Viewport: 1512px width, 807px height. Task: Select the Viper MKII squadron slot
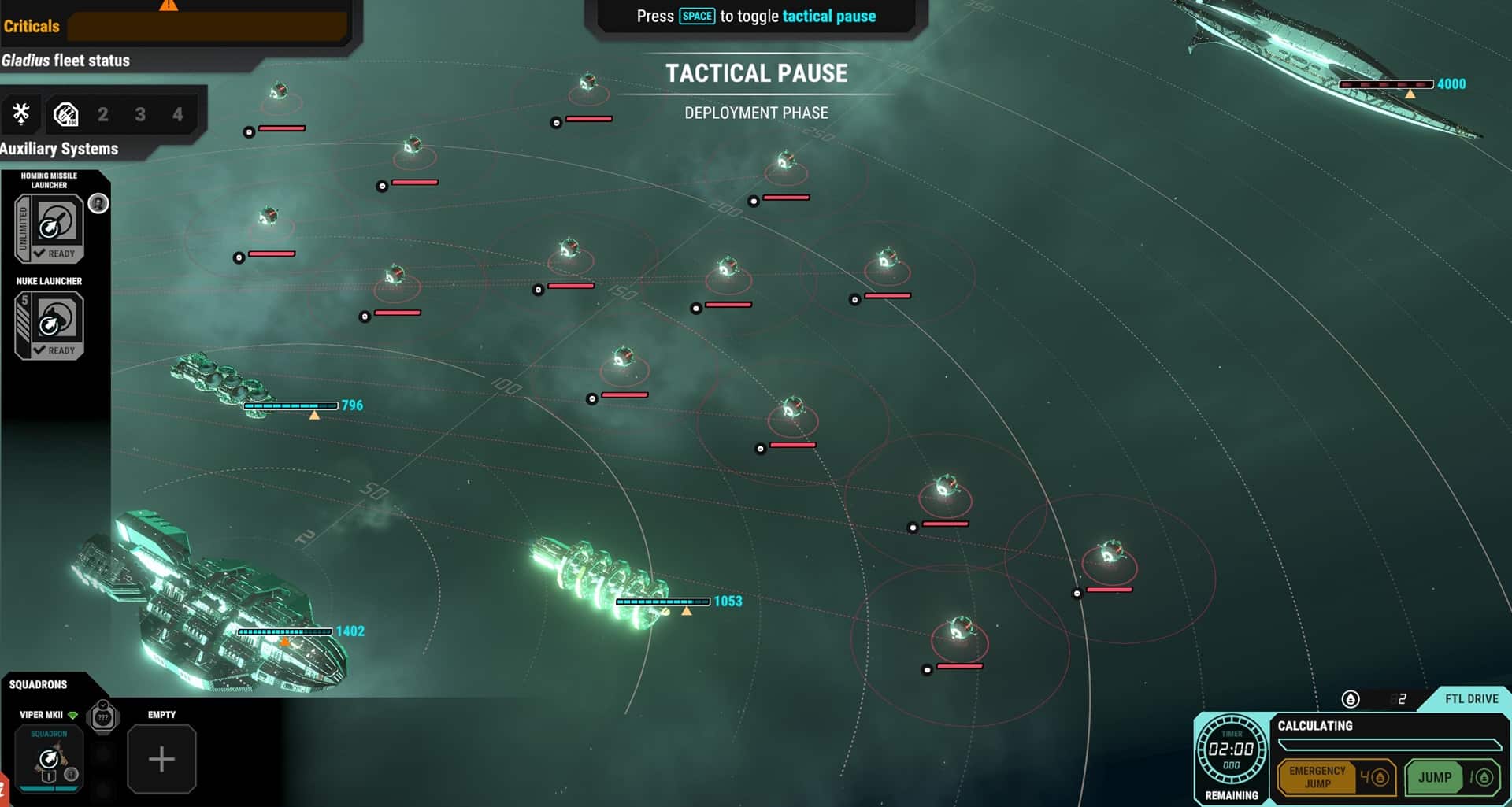49,759
